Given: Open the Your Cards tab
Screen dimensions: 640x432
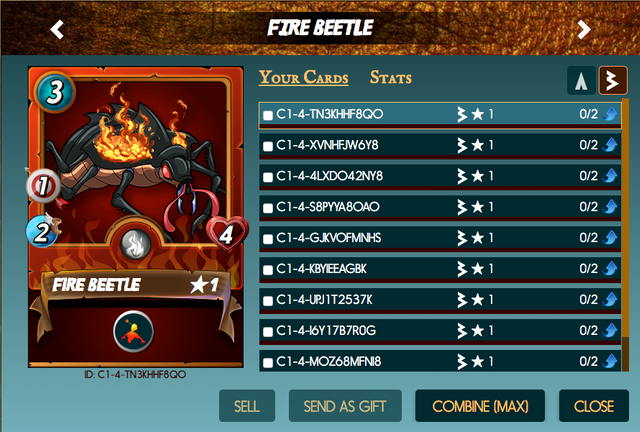Looking at the screenshot, I should [304, 78].
